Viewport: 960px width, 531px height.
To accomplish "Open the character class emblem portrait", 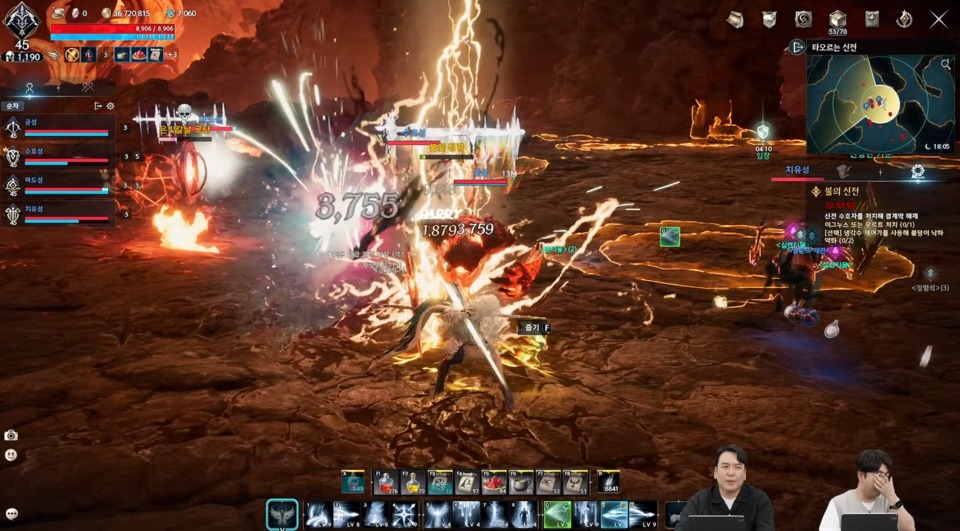I will click(20, 20).
